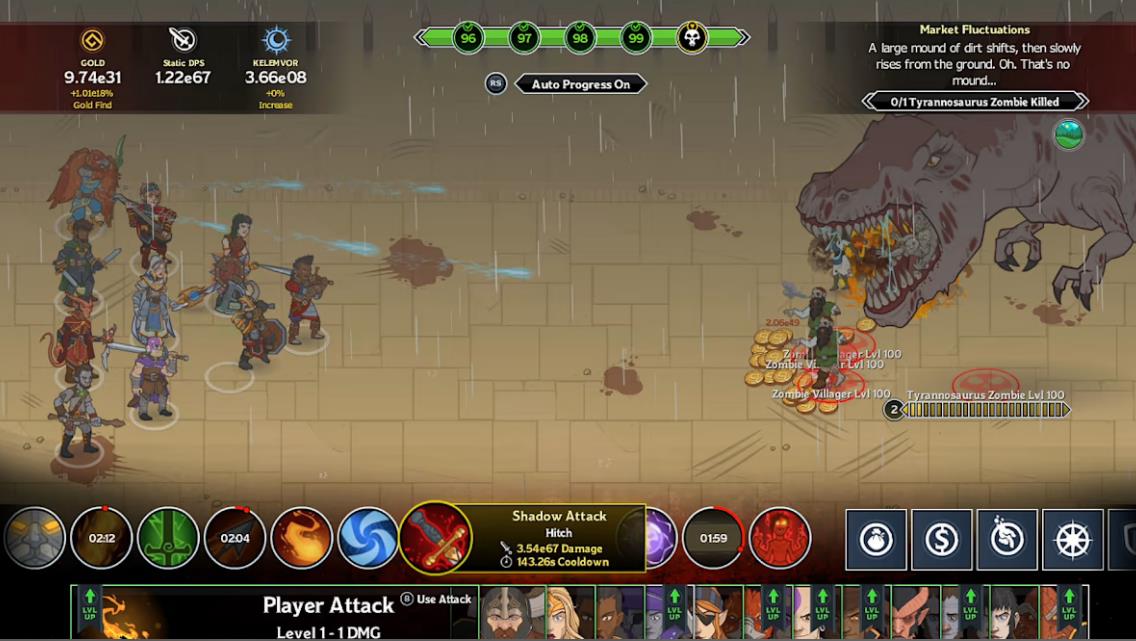Go to area 99 node

pyautogui.click(x=635, y=38)
